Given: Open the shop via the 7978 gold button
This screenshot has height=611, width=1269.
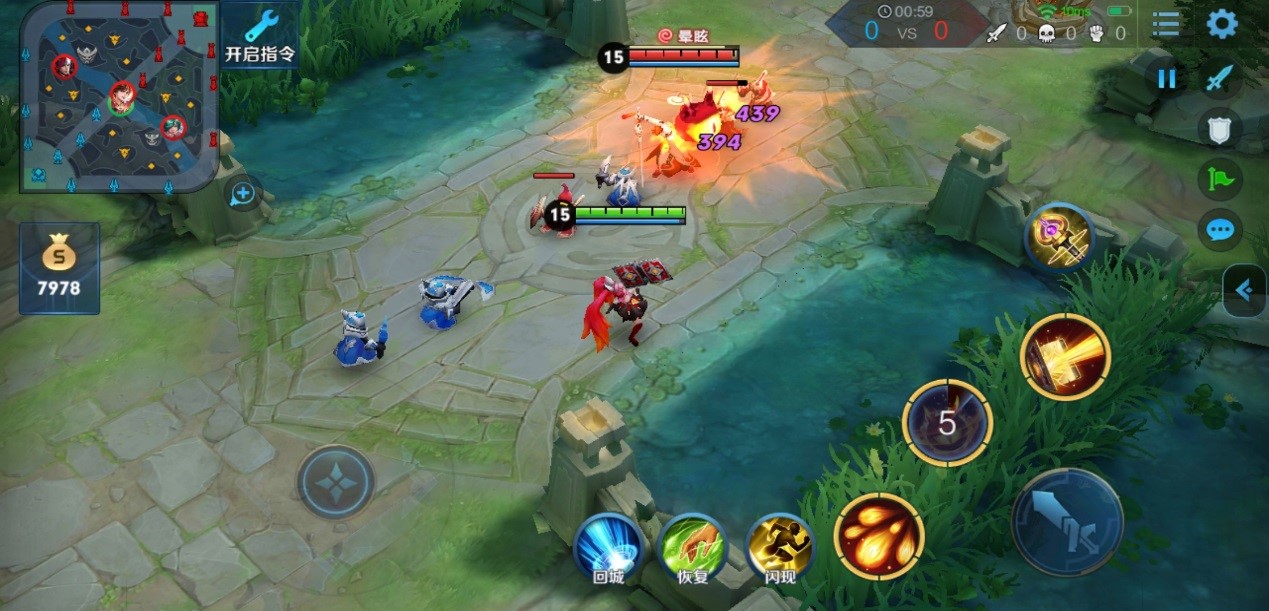Looking at the screenshot, I should (60, 268).
